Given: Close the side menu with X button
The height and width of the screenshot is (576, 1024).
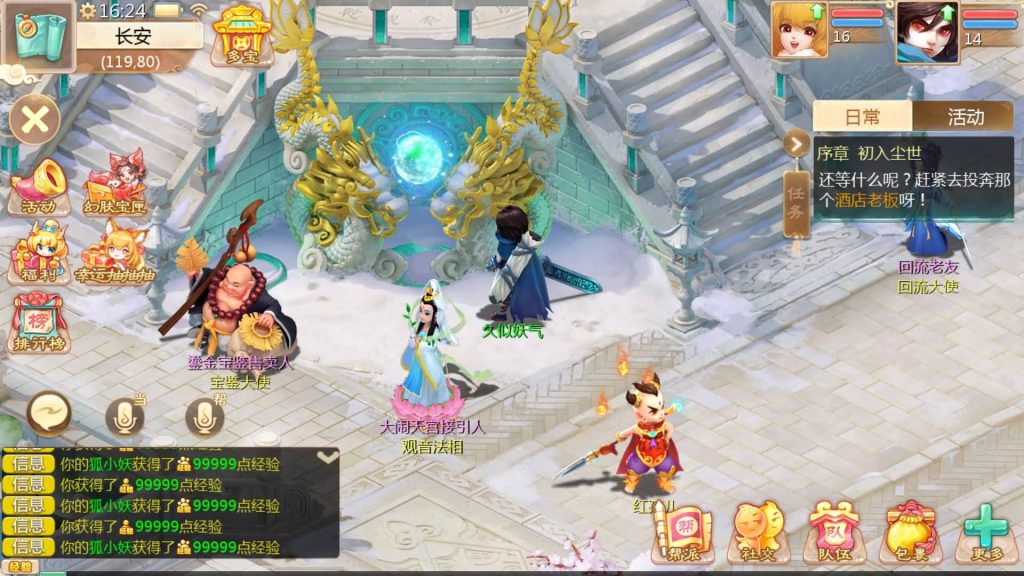Looking at the screenshot, I should [35, 120].
